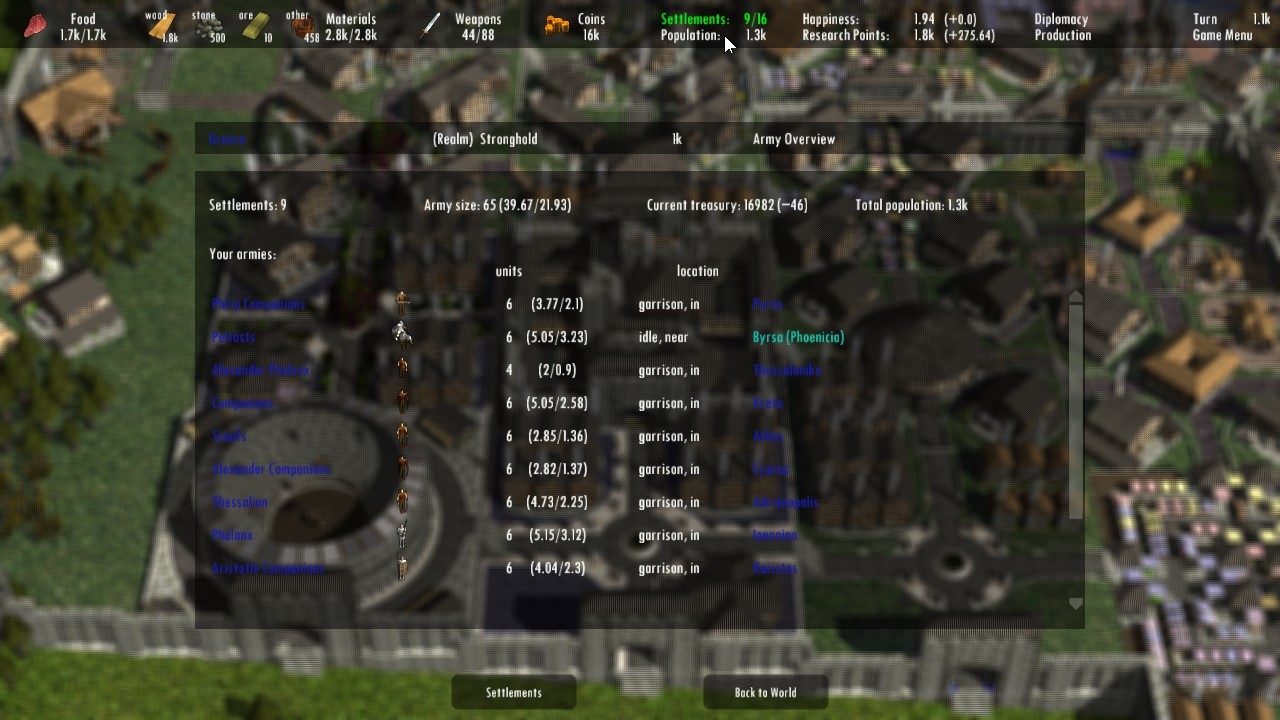Select the Thessalonike settlement link
This screenshot has width=1280, height=720.
[788, 370]
